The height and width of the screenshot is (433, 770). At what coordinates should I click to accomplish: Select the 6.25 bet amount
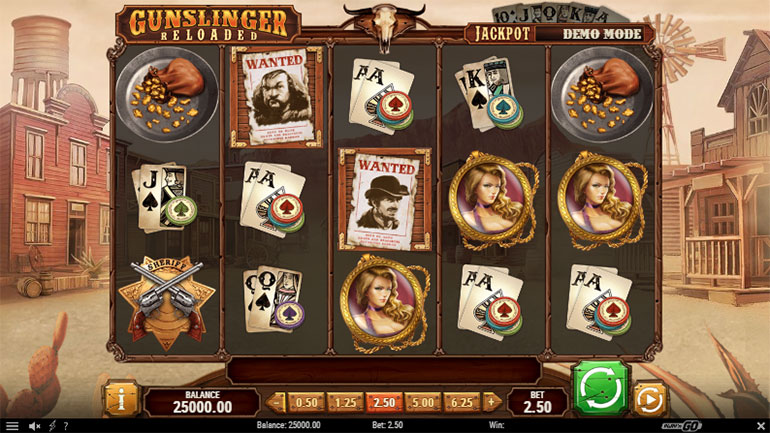[x=461, y=402]
